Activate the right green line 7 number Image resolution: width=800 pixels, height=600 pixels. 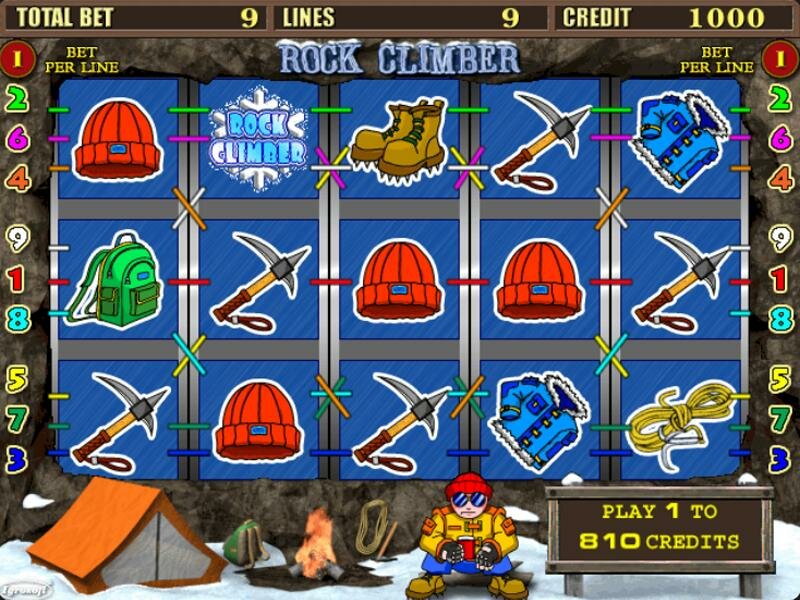[x=780, y=419]
